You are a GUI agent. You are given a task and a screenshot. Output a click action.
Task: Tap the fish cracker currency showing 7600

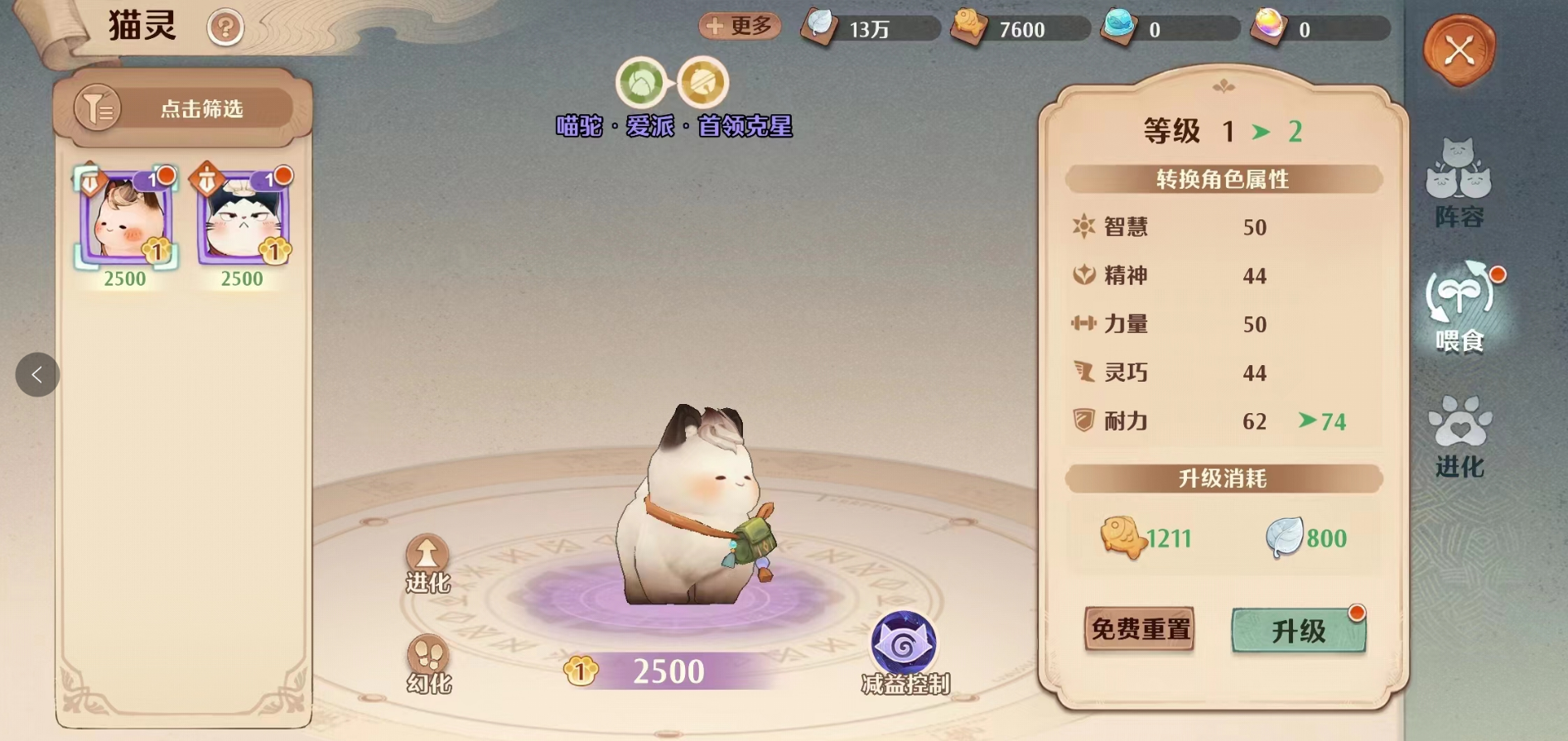(x=1020, y=29)
